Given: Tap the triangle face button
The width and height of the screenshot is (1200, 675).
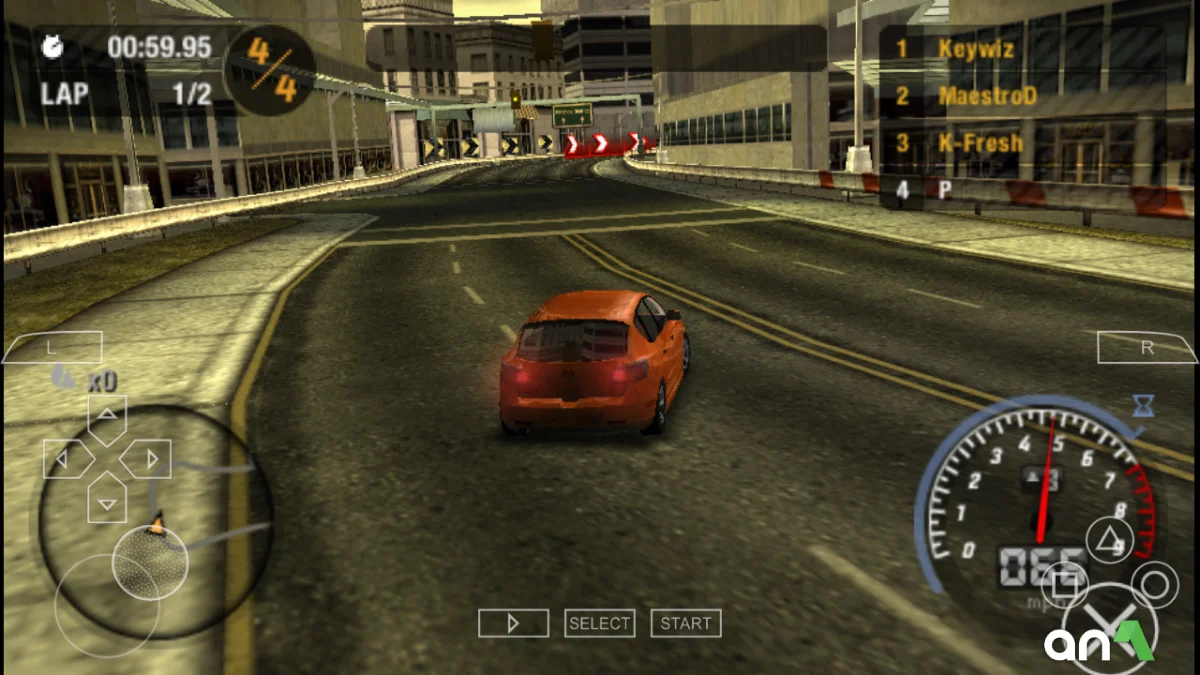Looking at the screenshot, I should pyautogui.click(x=1108, y=543).
